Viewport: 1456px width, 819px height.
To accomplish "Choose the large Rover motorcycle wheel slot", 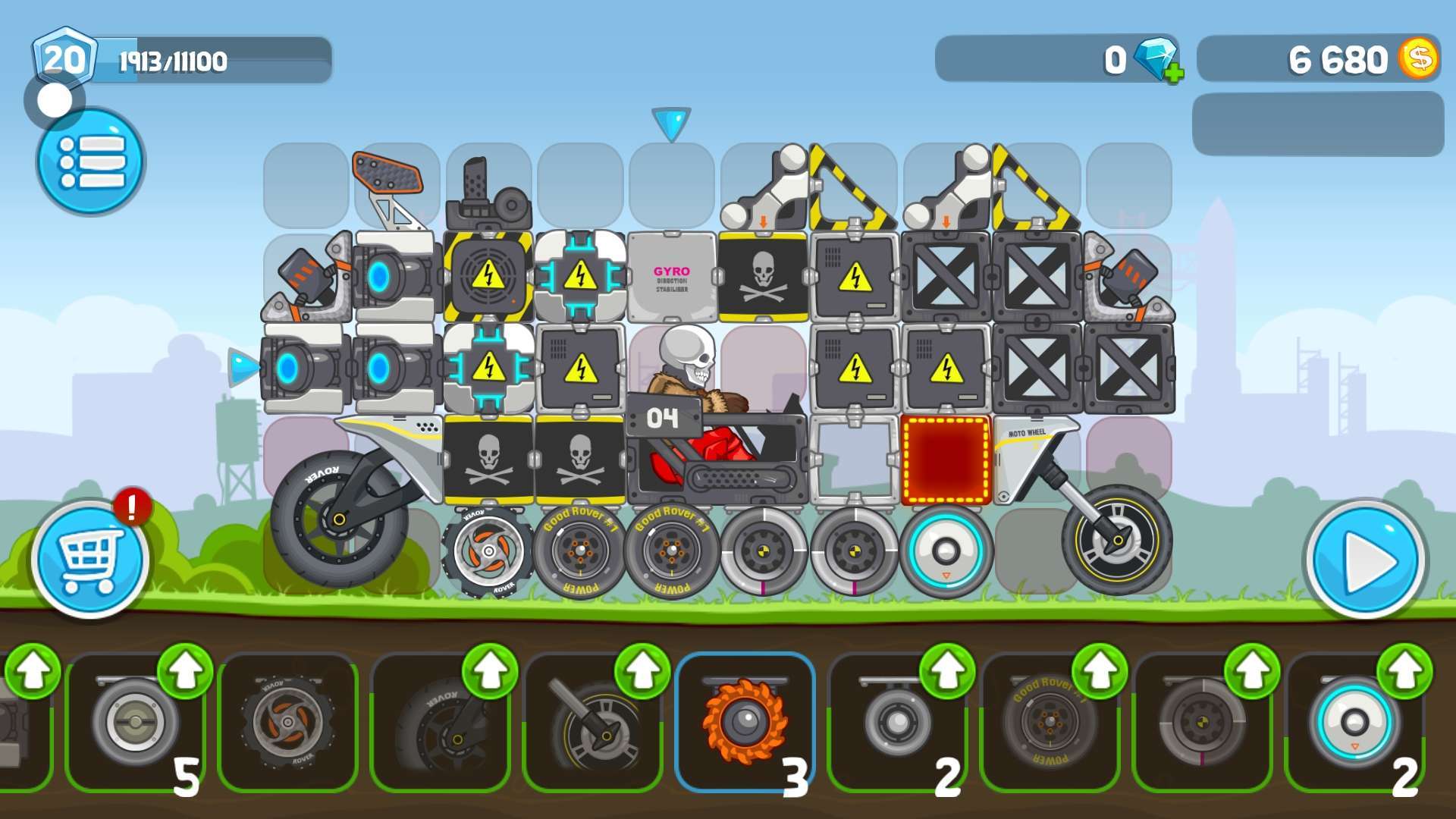I will [440, 722].
